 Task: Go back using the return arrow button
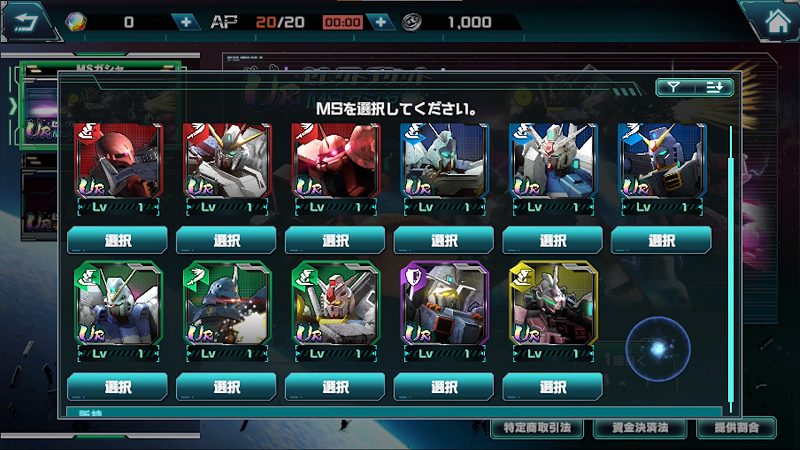[27, 19]
